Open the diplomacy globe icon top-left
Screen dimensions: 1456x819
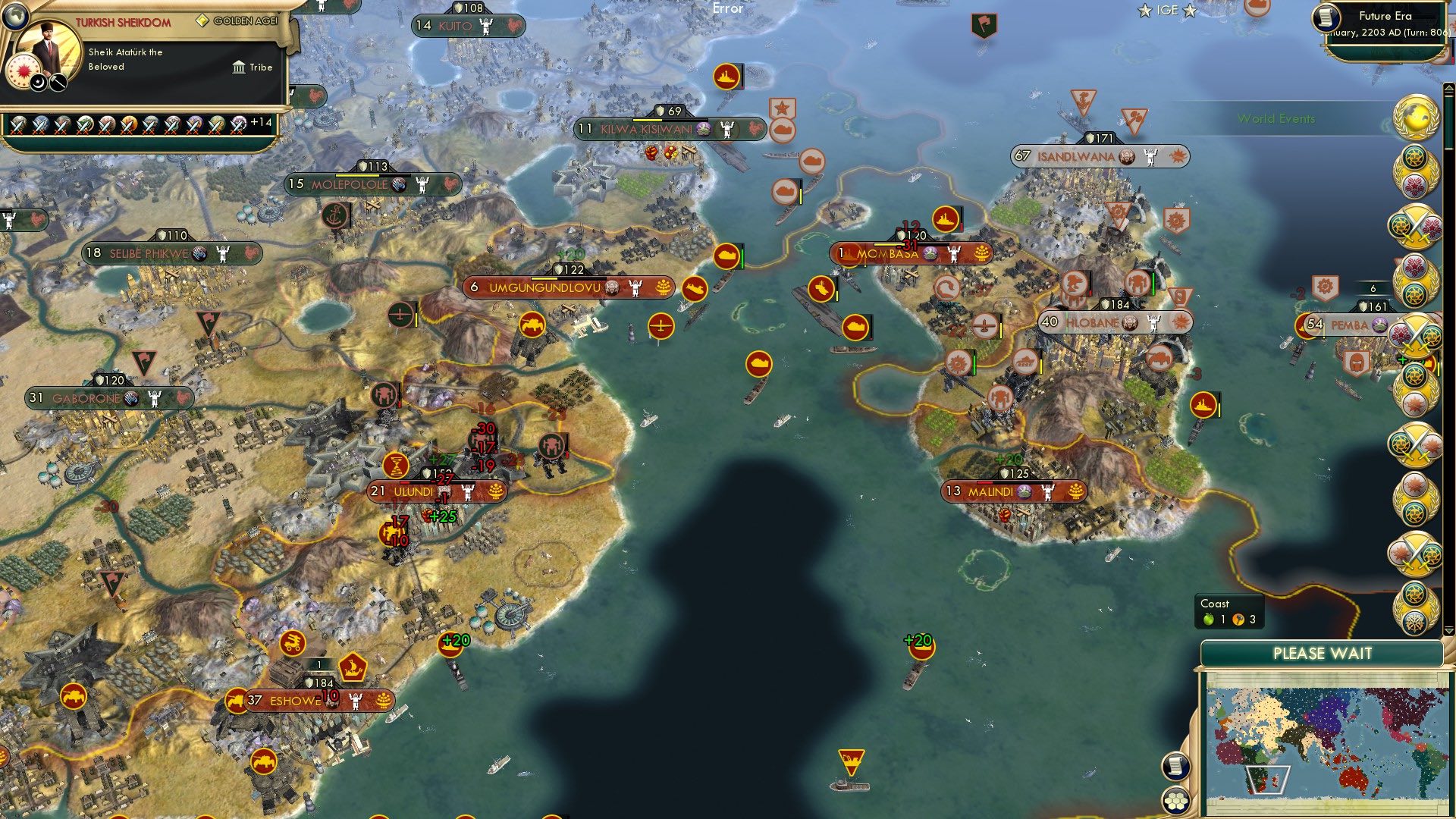[15, 15]
